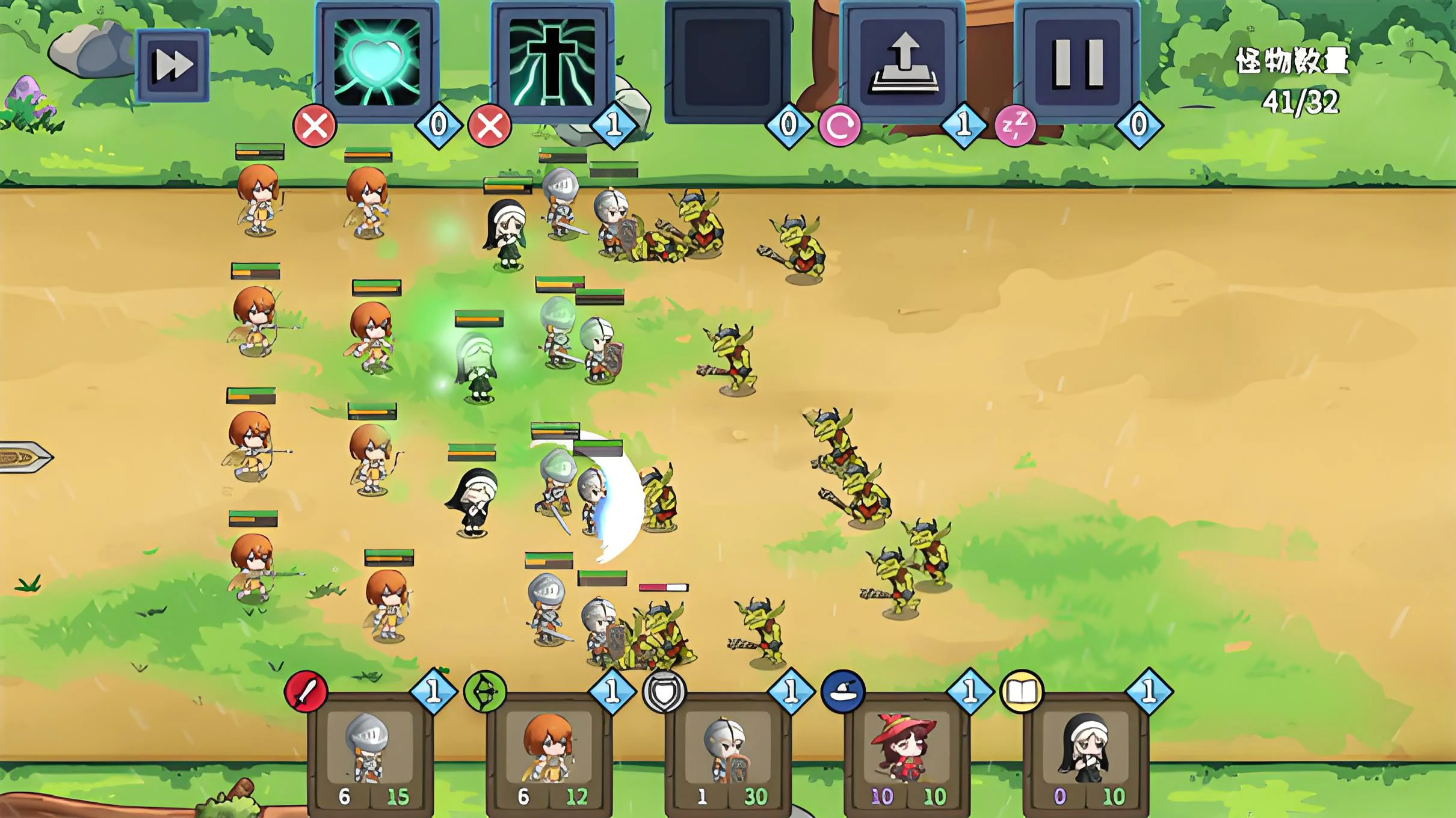The image size is (1456, 818).
Task: Click the pink sleep zZ icon
Action: click(1015, 126)
